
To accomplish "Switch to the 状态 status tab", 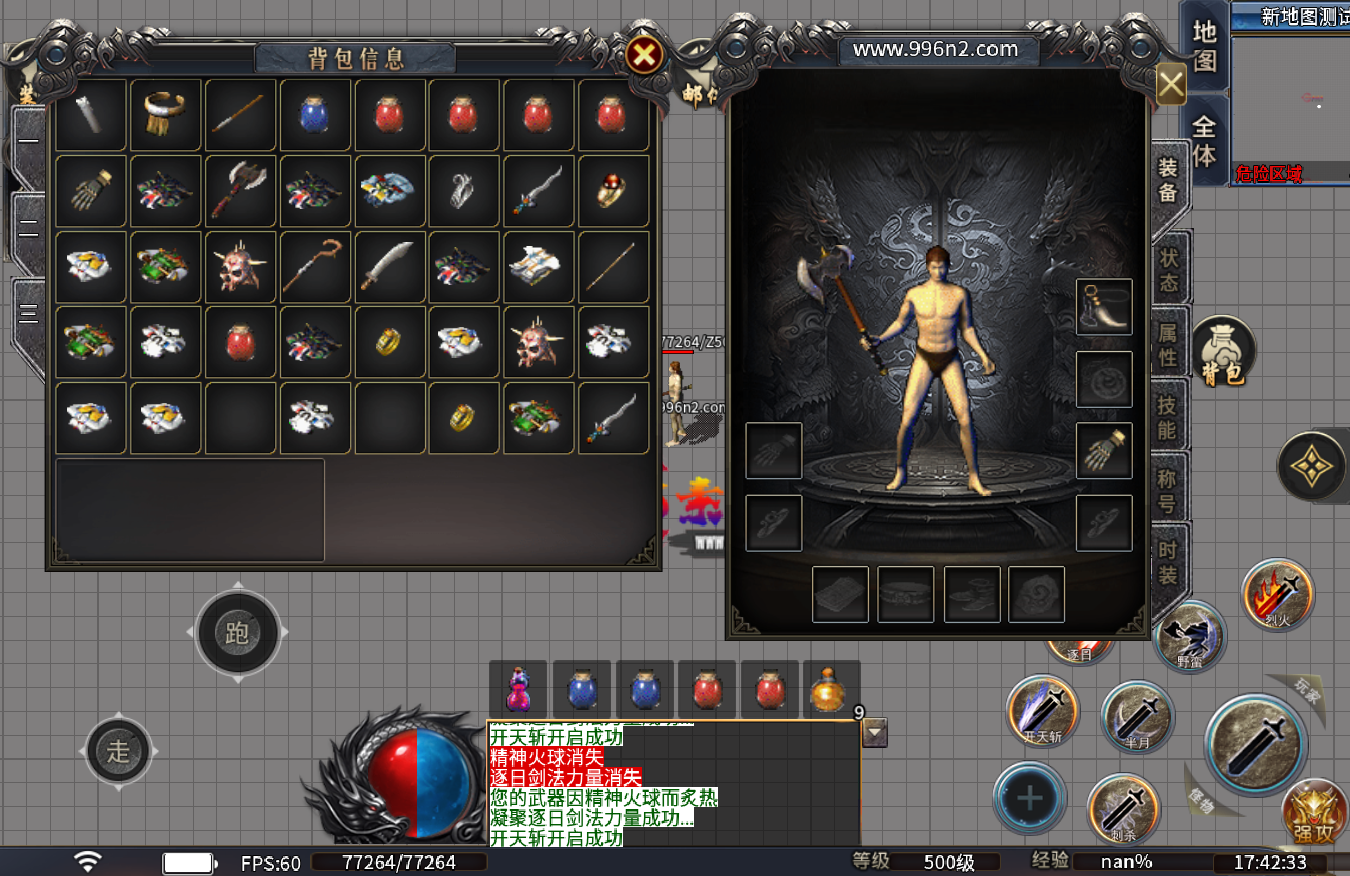I will pyautogui.click(x=1169, y=269).
